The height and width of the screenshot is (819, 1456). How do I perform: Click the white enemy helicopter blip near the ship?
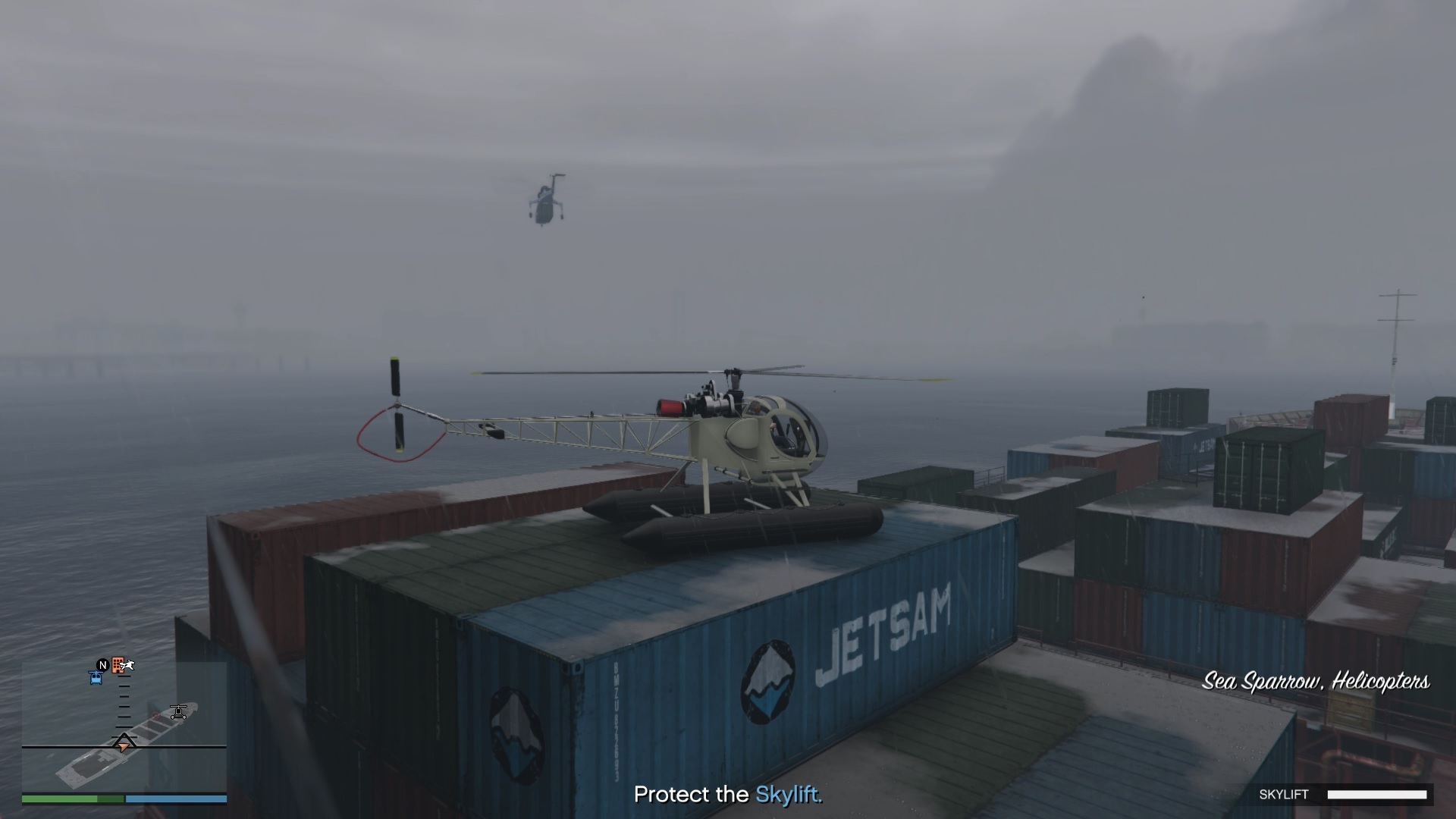[178, 712]
